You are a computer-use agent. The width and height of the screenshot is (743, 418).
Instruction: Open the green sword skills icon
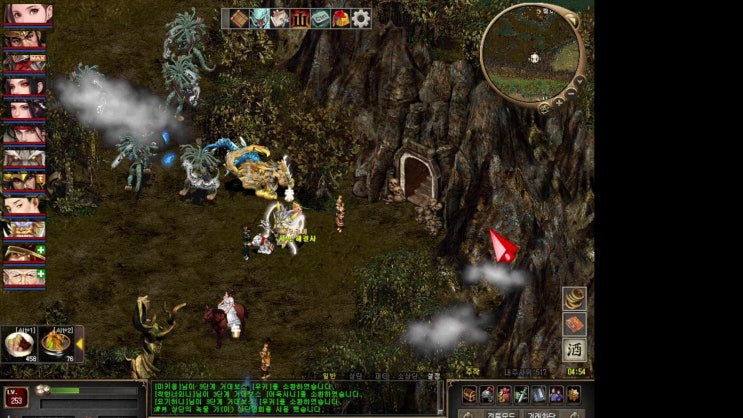click(x=521, y=394)
